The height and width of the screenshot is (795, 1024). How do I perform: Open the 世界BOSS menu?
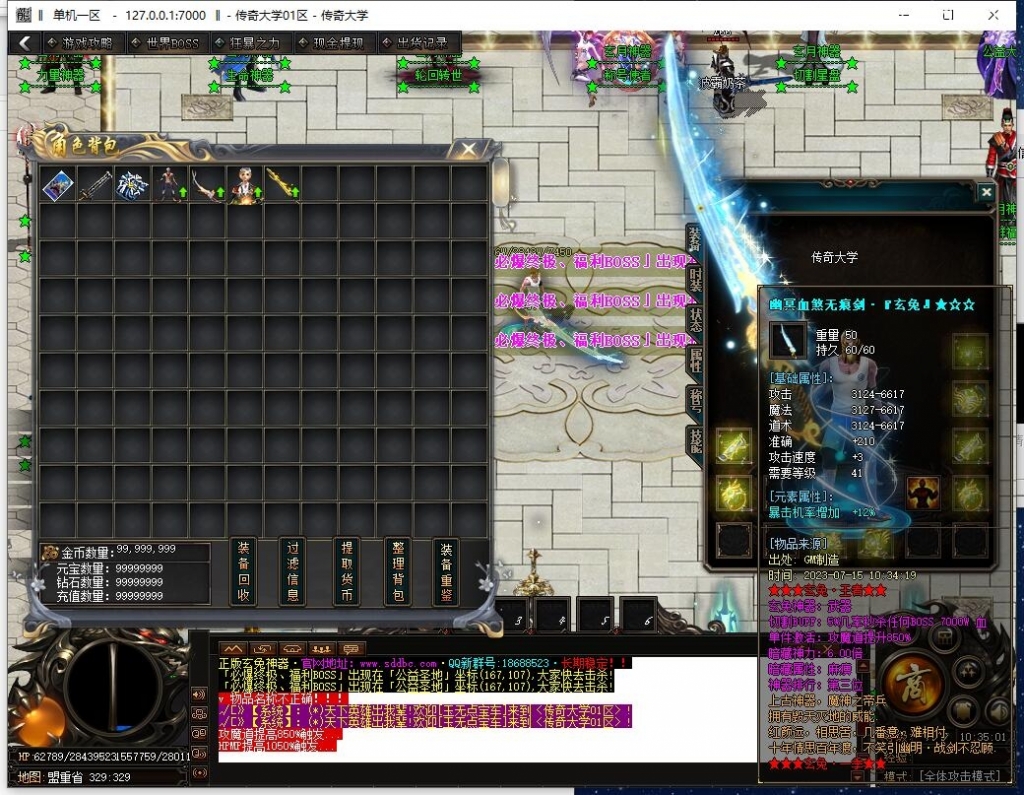[166, 43]
